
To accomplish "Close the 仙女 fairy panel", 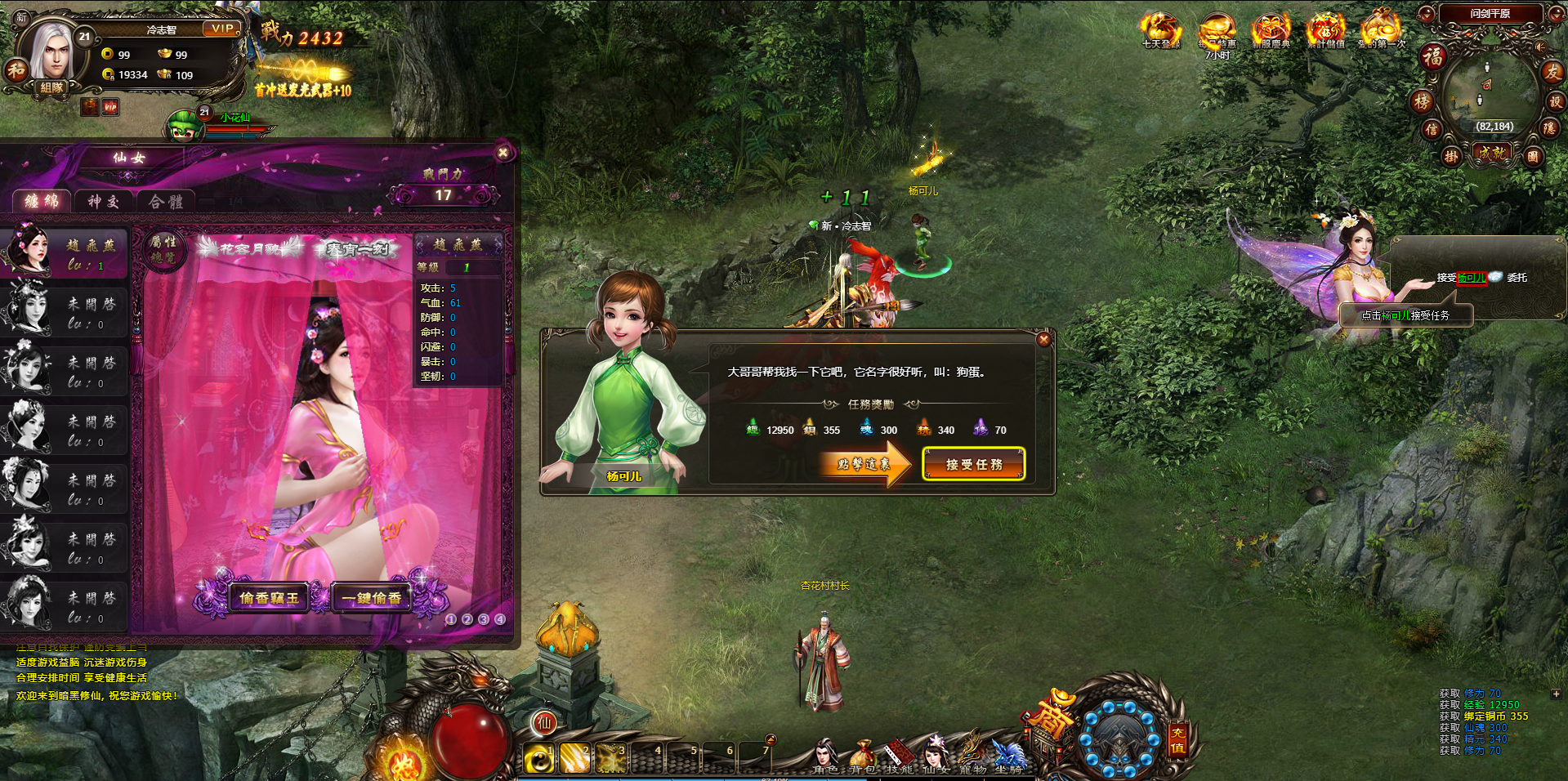I will point(503,153).
